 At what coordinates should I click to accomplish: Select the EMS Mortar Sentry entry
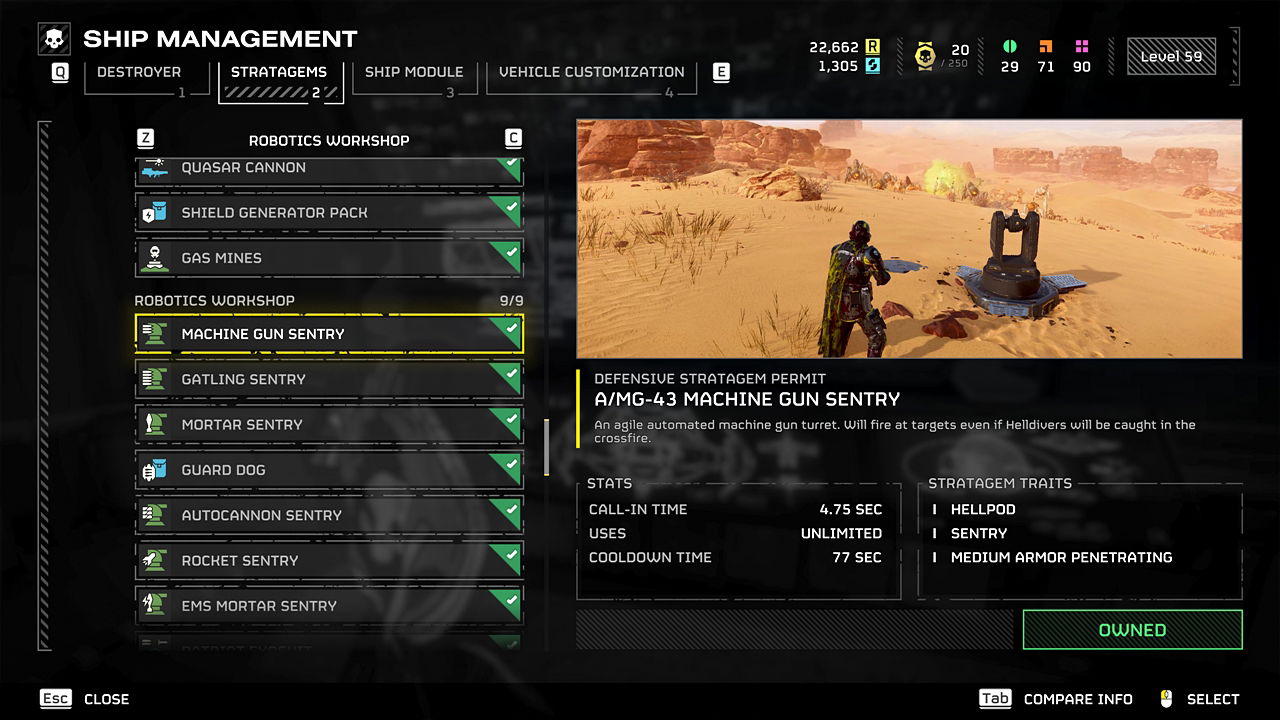pyautogui.click(x=328, y=606)
